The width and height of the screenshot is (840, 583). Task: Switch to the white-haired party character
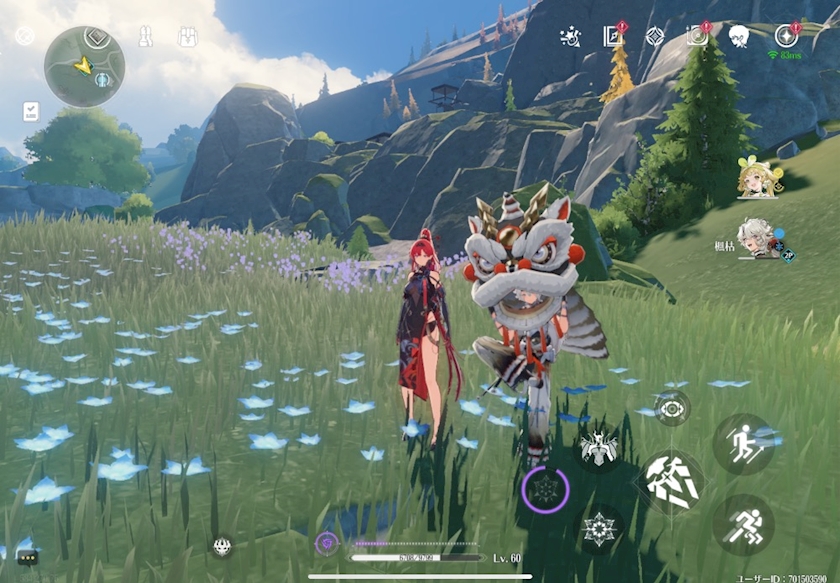click(x=757, y=239)
